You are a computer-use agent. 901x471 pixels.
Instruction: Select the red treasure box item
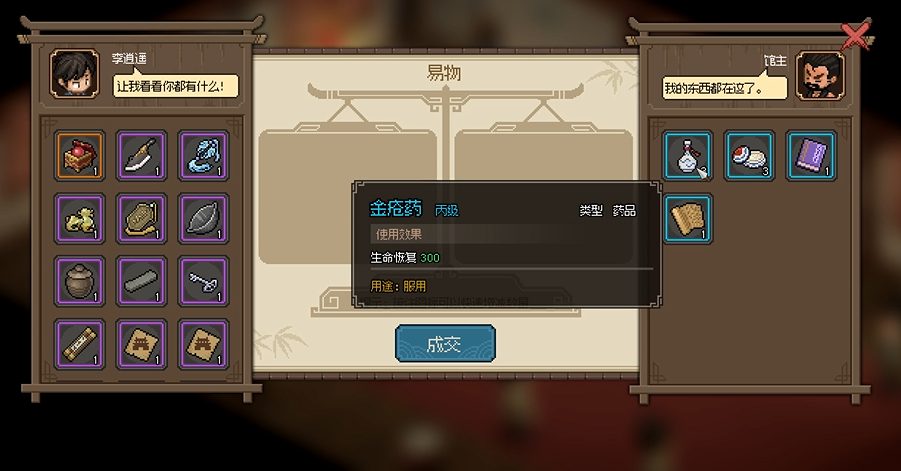(x=79, y=155)
